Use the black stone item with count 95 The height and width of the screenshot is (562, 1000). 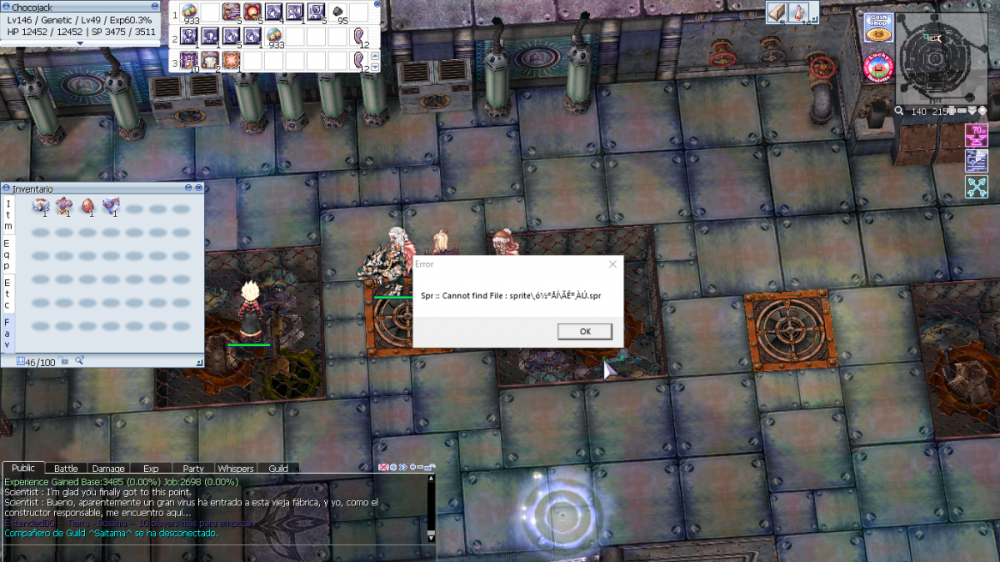337,13
